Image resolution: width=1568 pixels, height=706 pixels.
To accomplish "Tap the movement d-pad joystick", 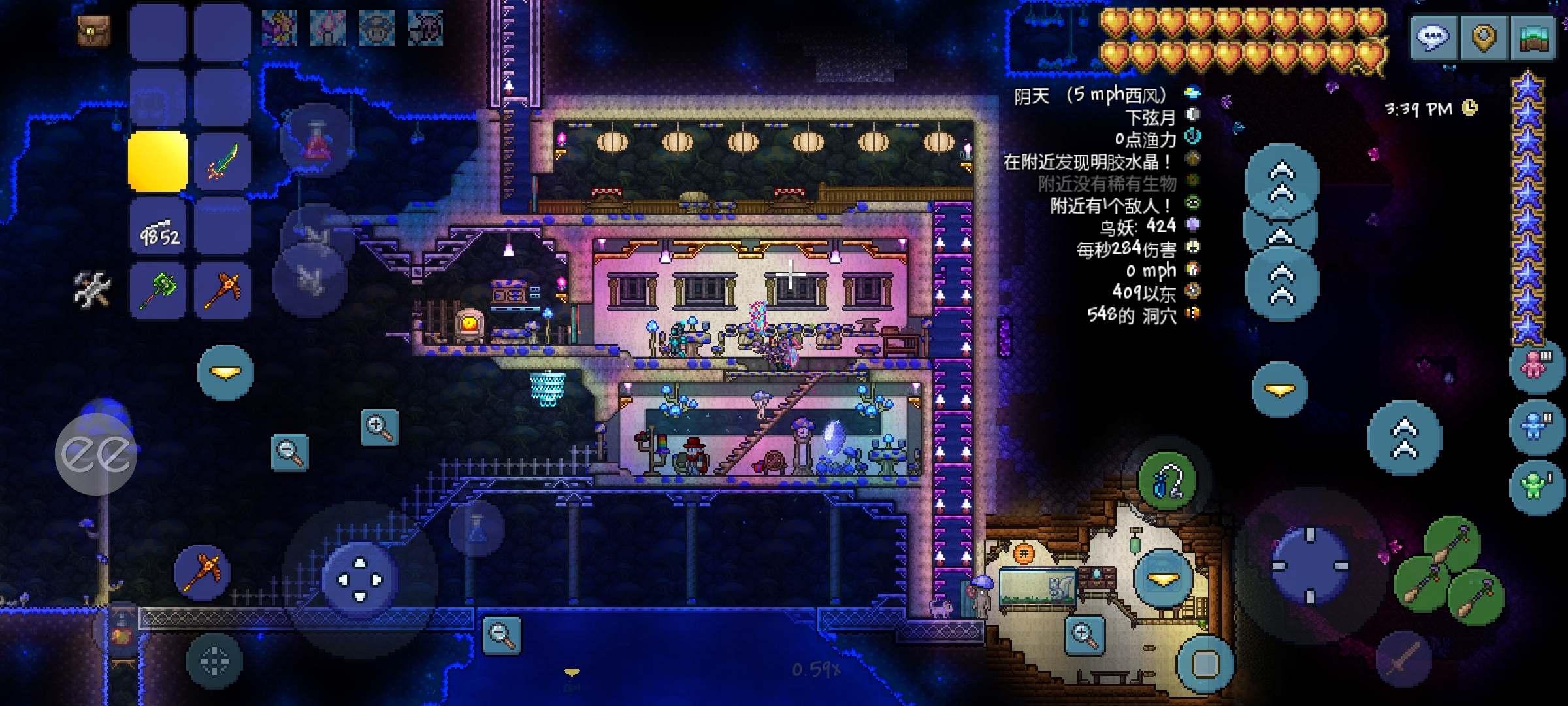I will (x=360, y=580).
